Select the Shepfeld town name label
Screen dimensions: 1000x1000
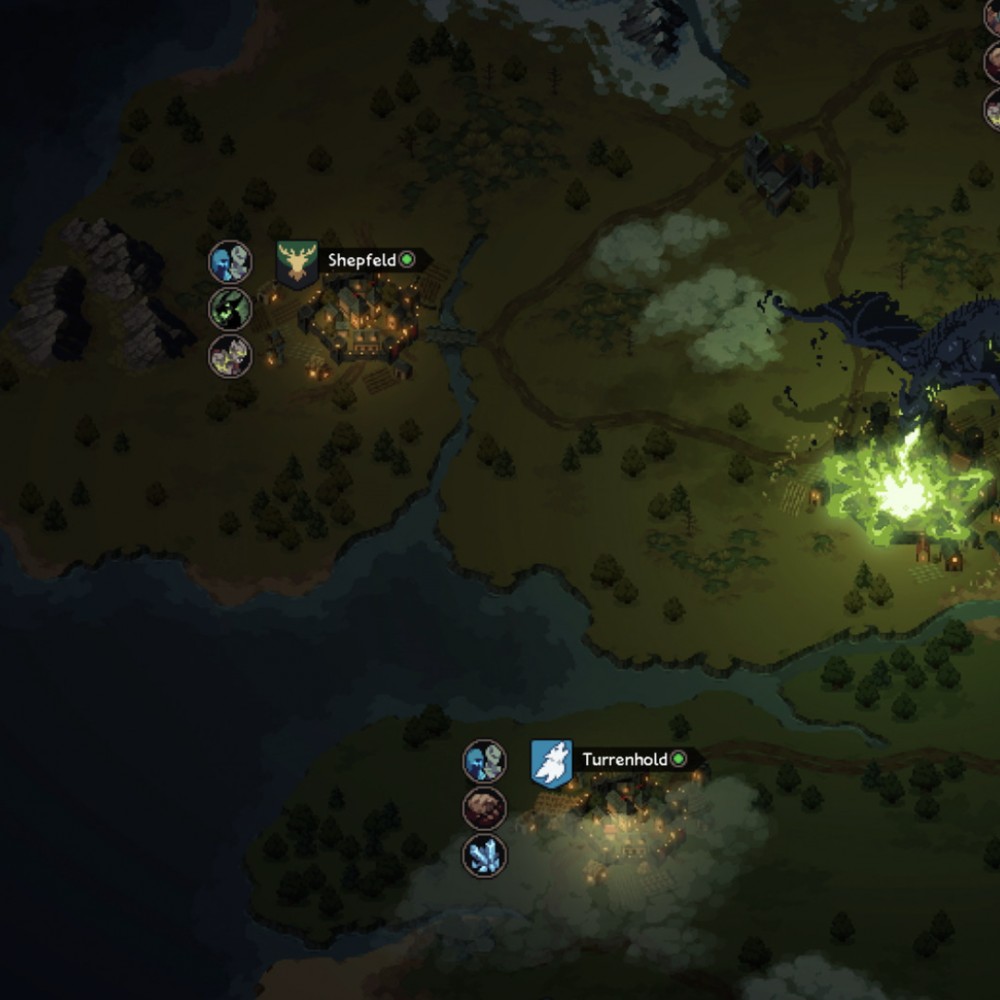pyautogui.click(x=362, y=260)
